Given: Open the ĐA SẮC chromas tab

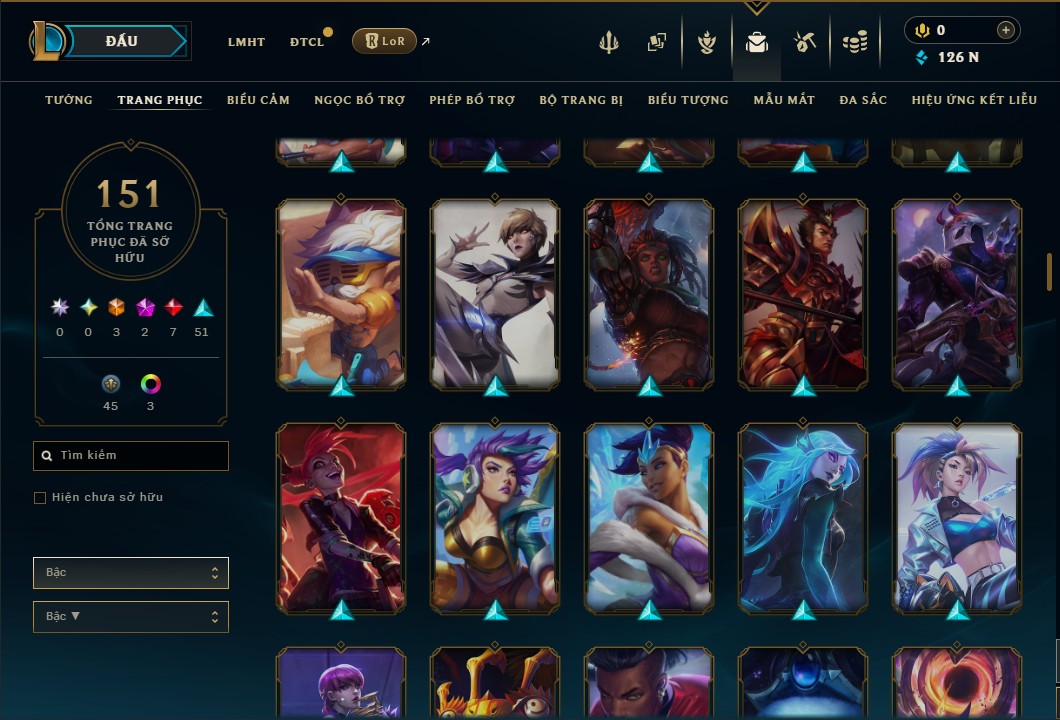Looking at the screenshot, I should click(863, 100).
